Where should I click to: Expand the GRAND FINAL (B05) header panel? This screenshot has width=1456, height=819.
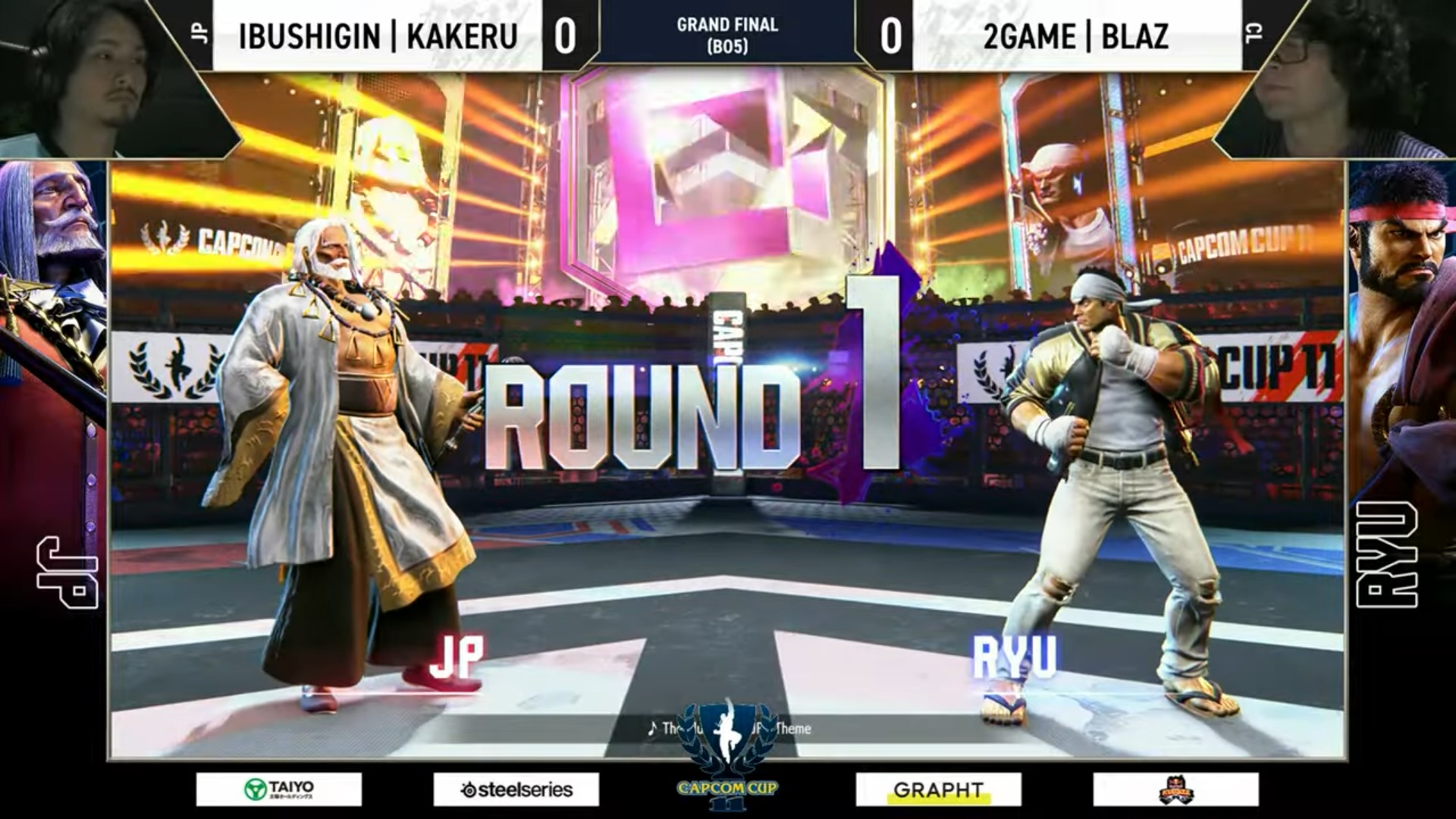(726, 30)
